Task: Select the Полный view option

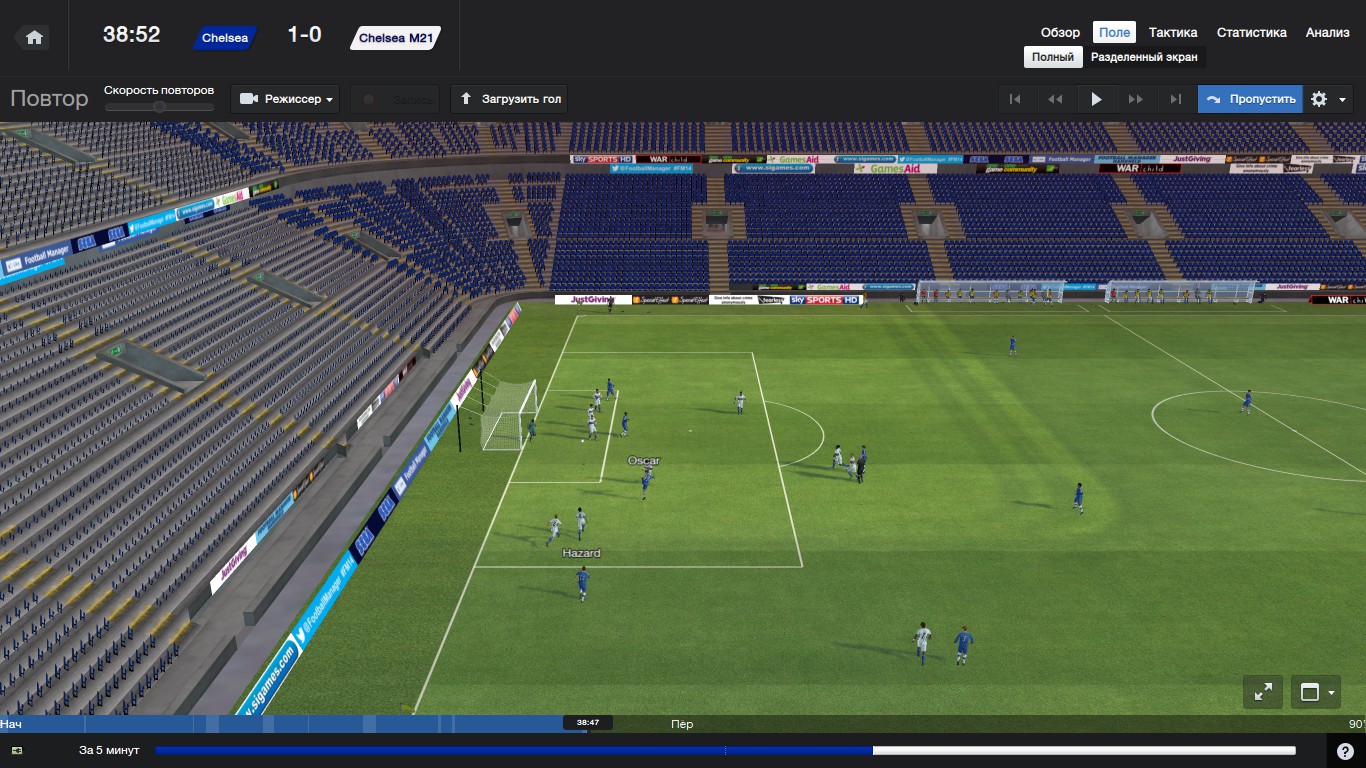Action: coord(1053,57)
